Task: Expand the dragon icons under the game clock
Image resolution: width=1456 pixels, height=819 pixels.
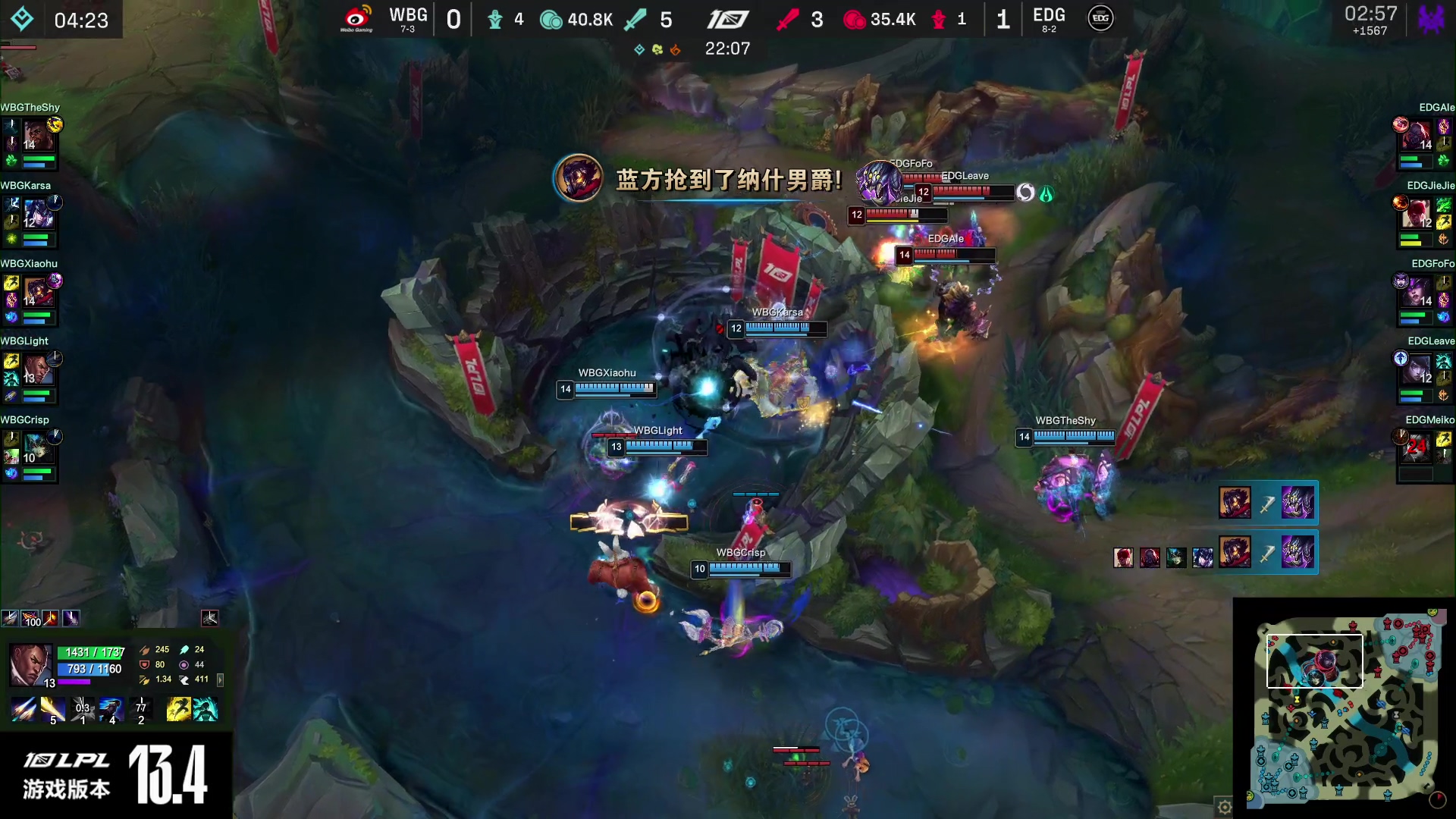Action: 657,49
